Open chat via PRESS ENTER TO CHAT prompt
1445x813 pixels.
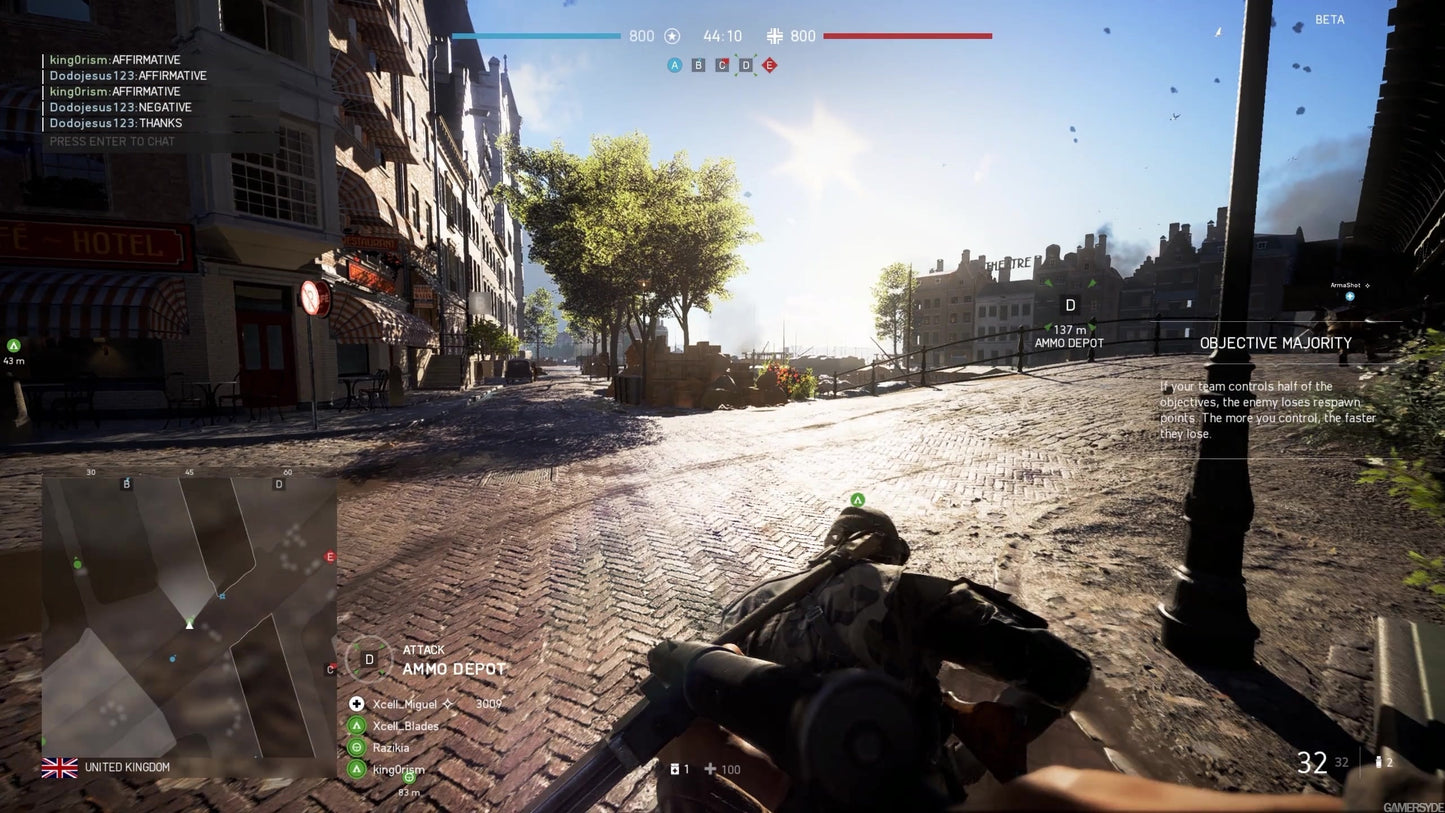[x=112, y=141]
